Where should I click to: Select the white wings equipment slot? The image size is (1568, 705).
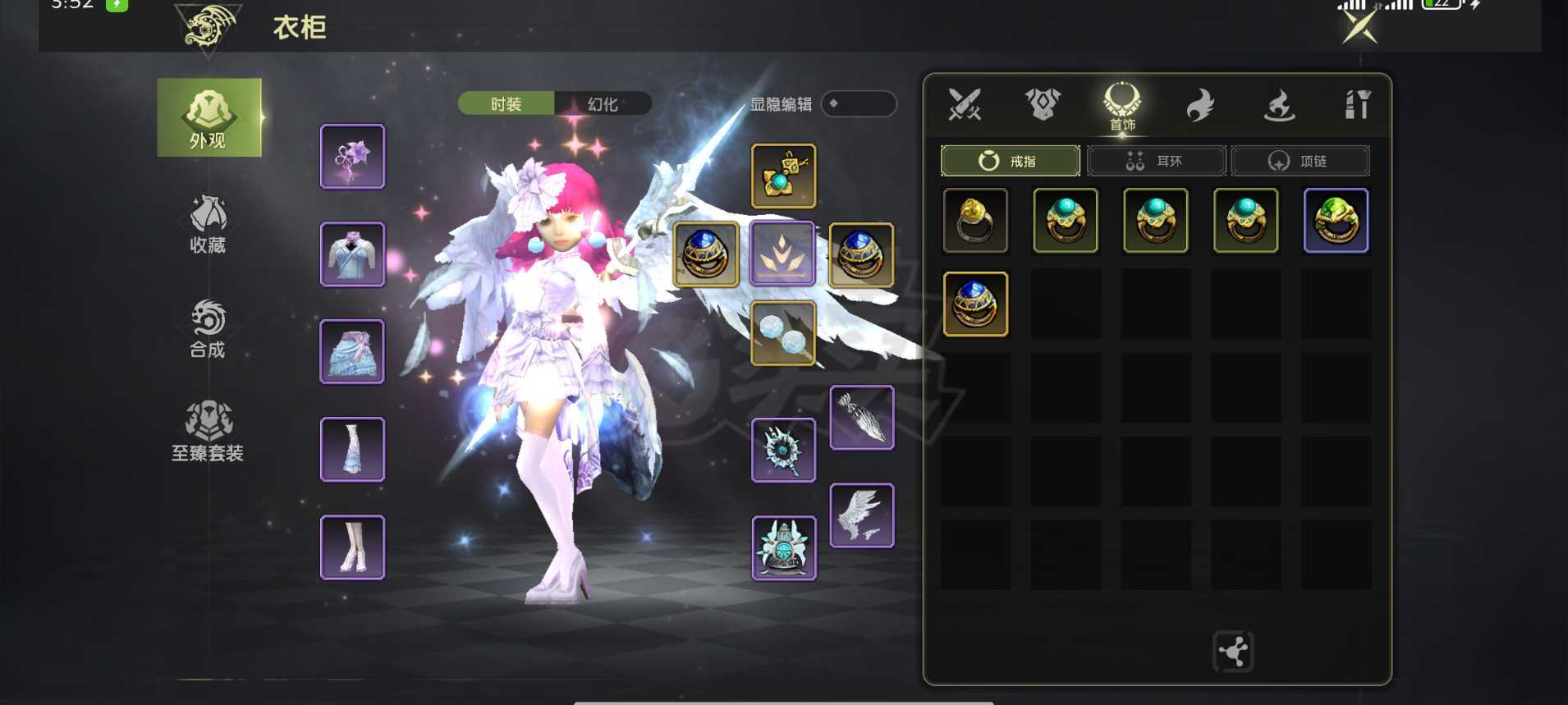pos(861,515)
